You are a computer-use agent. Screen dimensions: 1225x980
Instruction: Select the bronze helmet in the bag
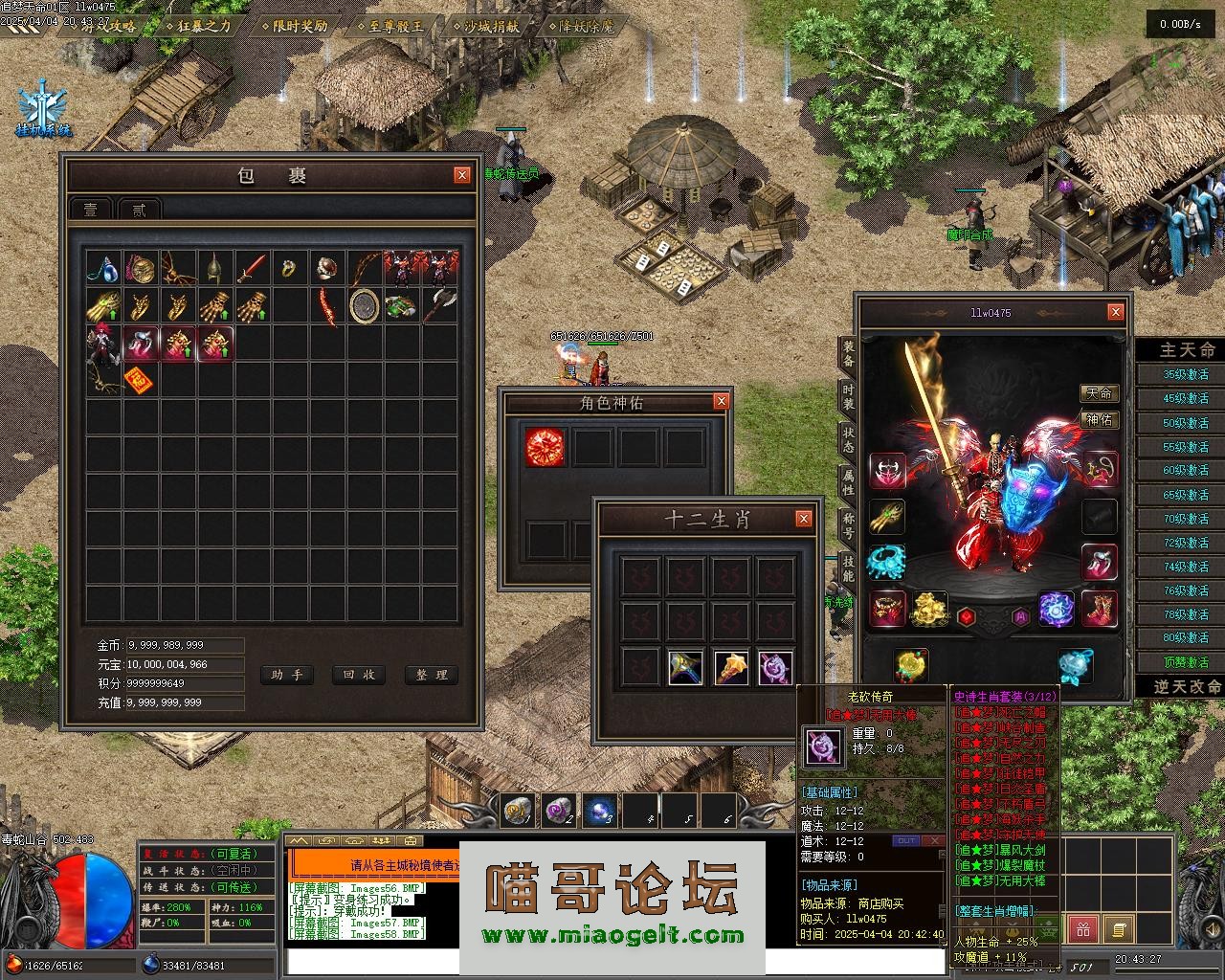coord(215,268)
